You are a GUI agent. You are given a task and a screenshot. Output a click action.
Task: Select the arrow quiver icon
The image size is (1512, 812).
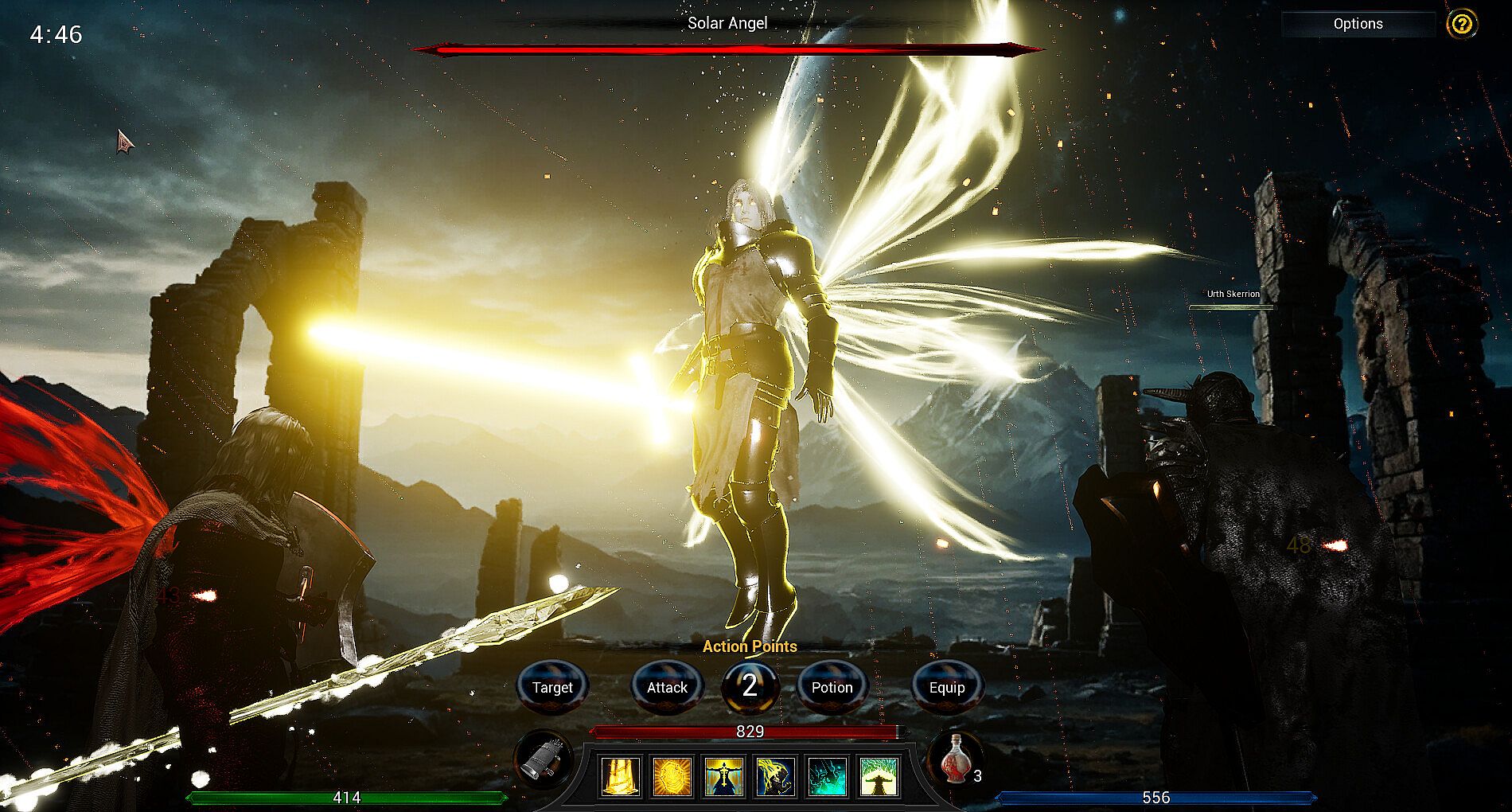pyautogui.click(x=544, y=761)
